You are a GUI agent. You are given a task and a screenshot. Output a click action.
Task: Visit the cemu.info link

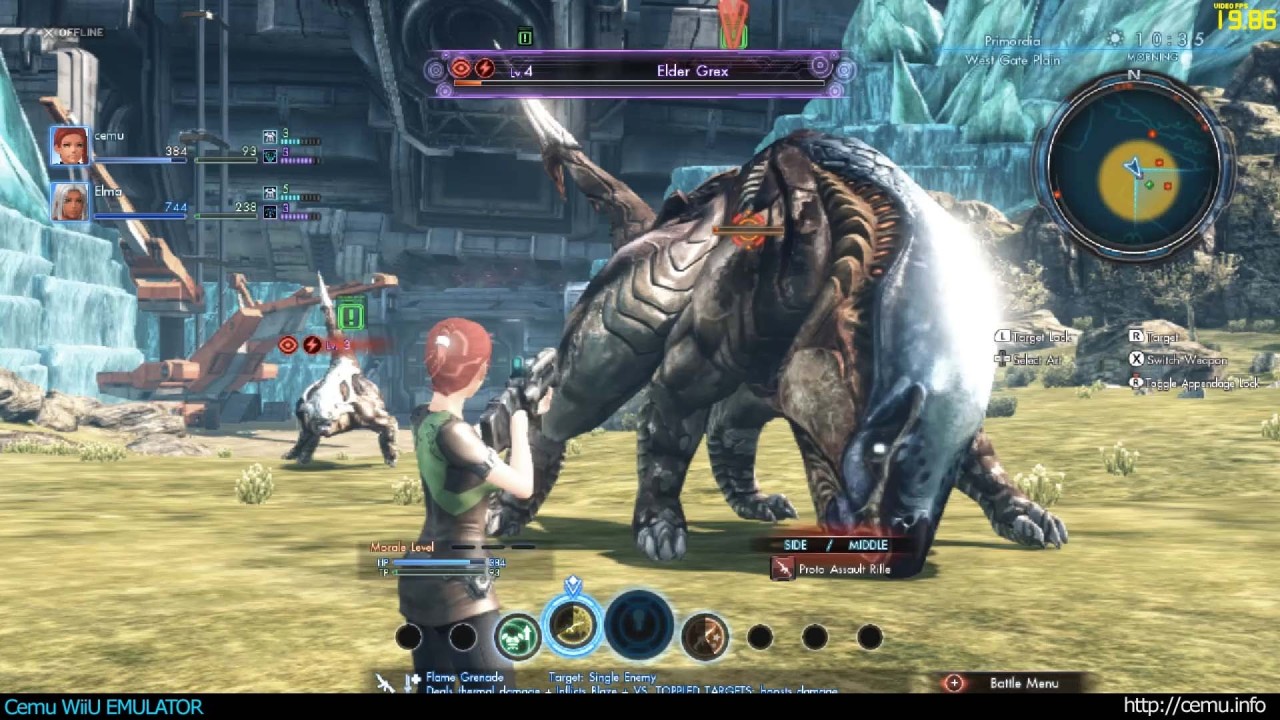pos(1194,706)
